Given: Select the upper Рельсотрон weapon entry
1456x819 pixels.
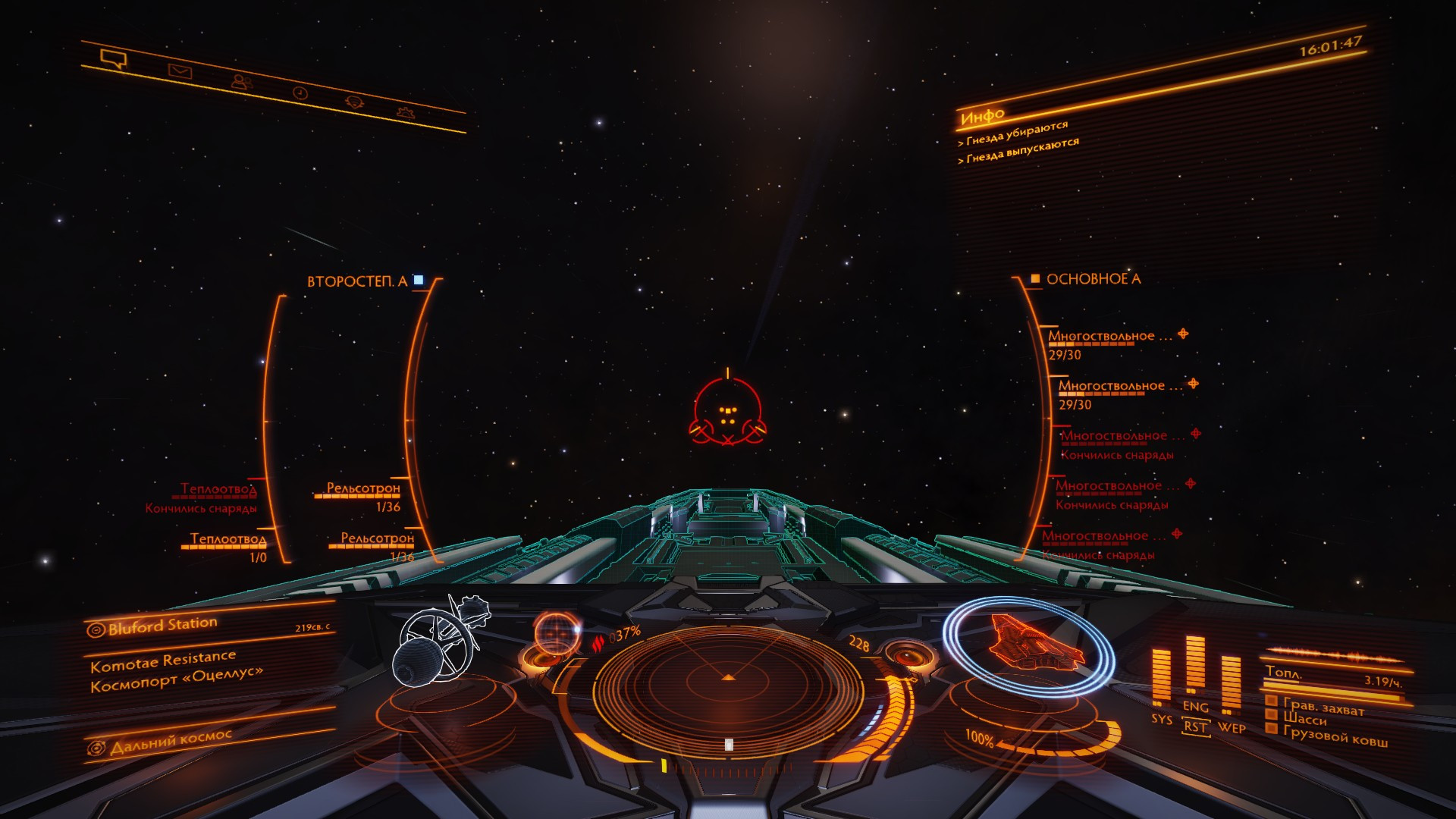Looking at the screenshot, I should tap(363, 488).
